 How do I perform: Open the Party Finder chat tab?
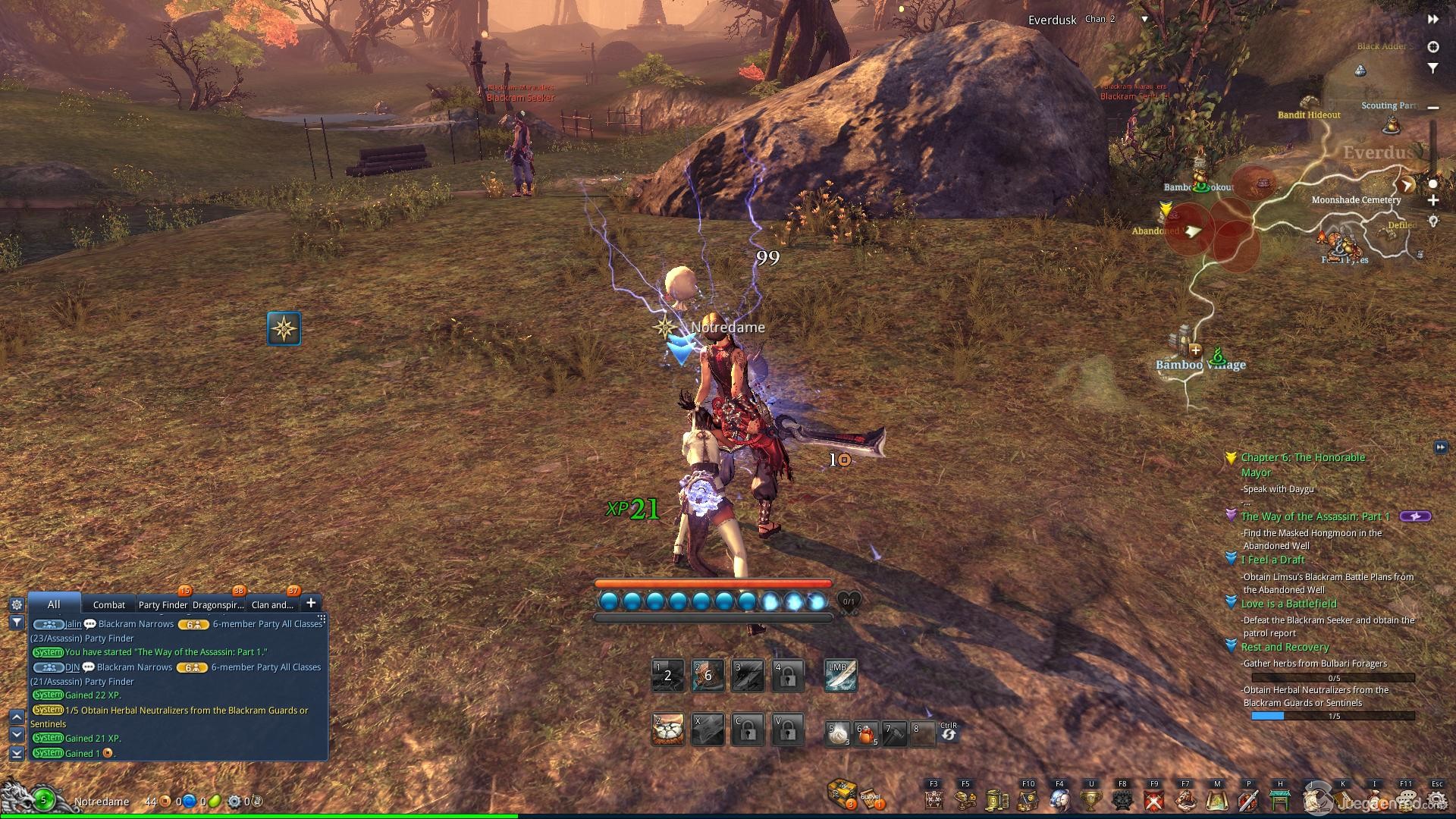(162, 604)
